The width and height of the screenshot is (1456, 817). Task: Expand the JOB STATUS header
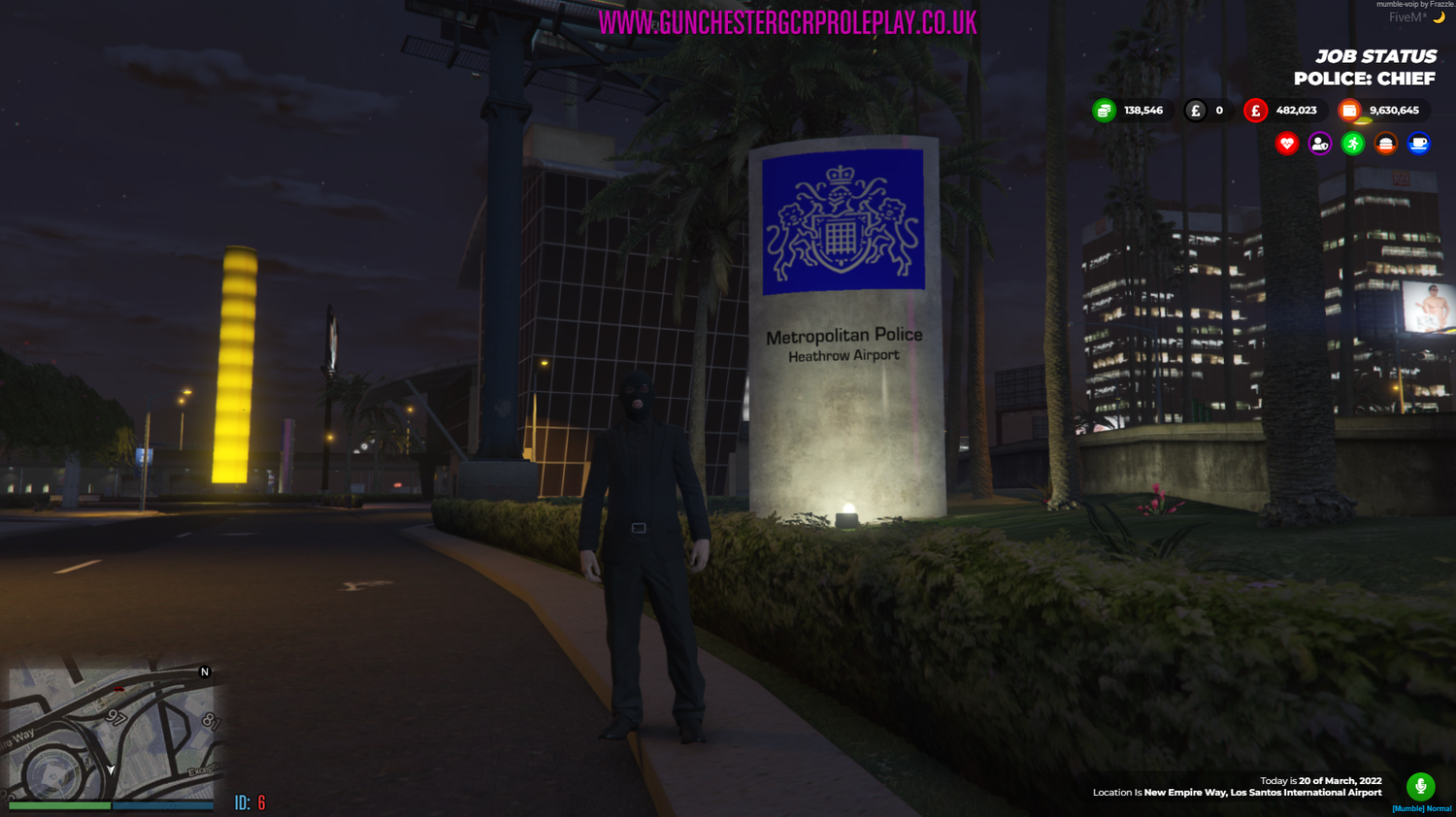point(1375,56)
